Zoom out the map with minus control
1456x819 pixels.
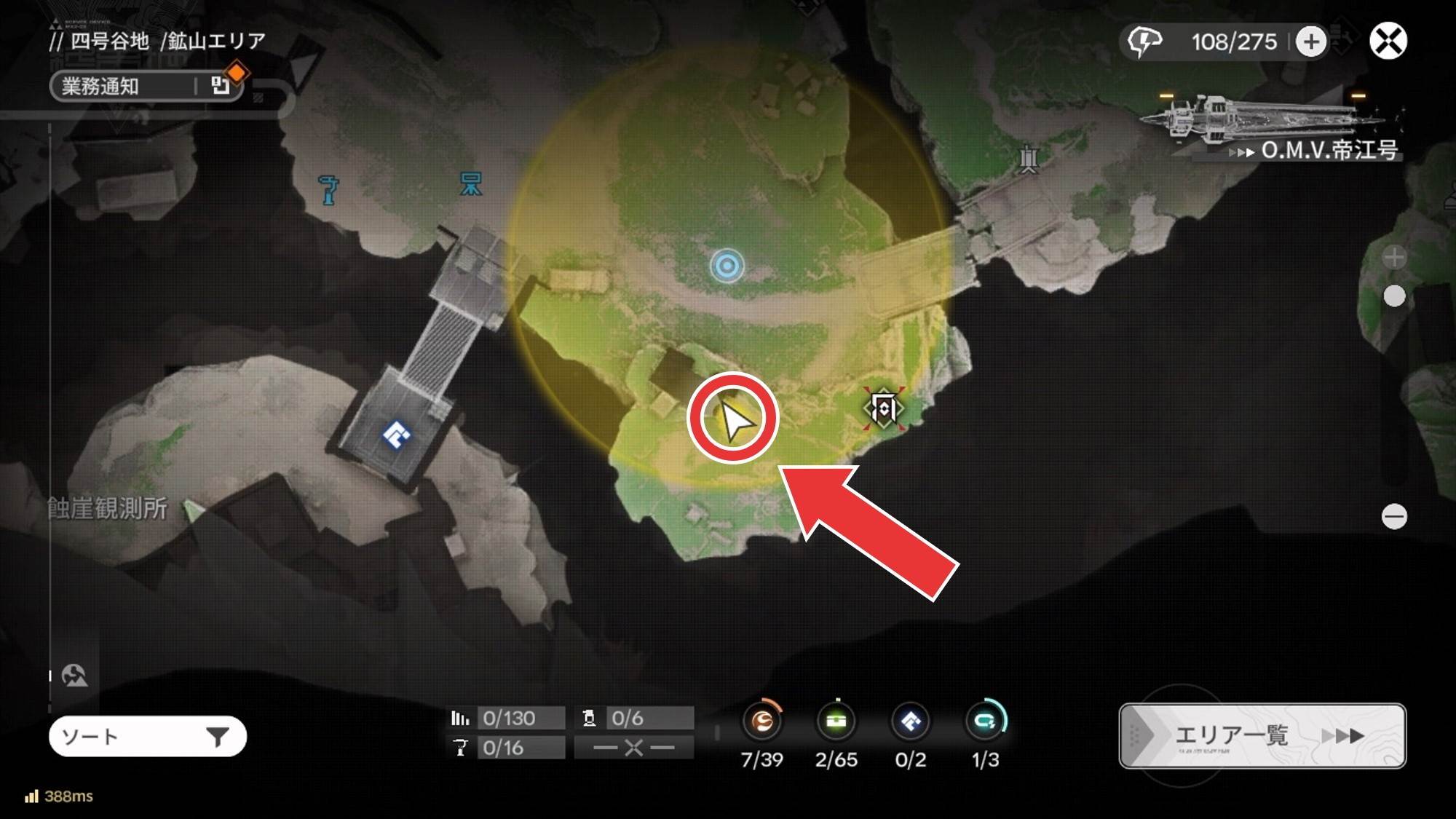click(1393, 517)
